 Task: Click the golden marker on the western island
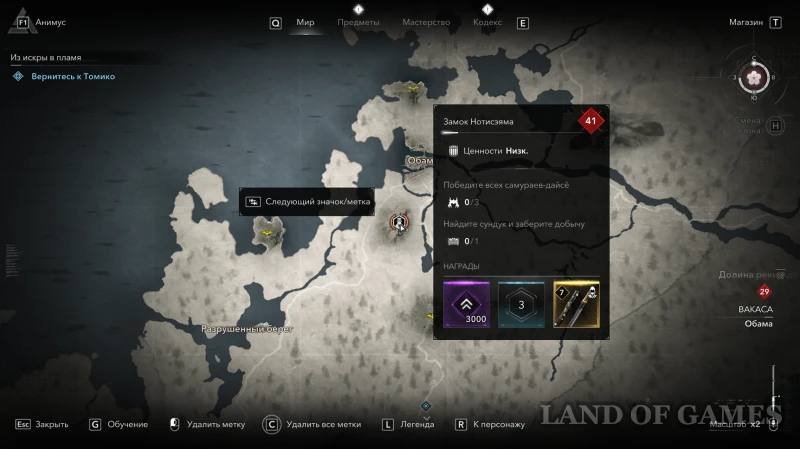267,234
